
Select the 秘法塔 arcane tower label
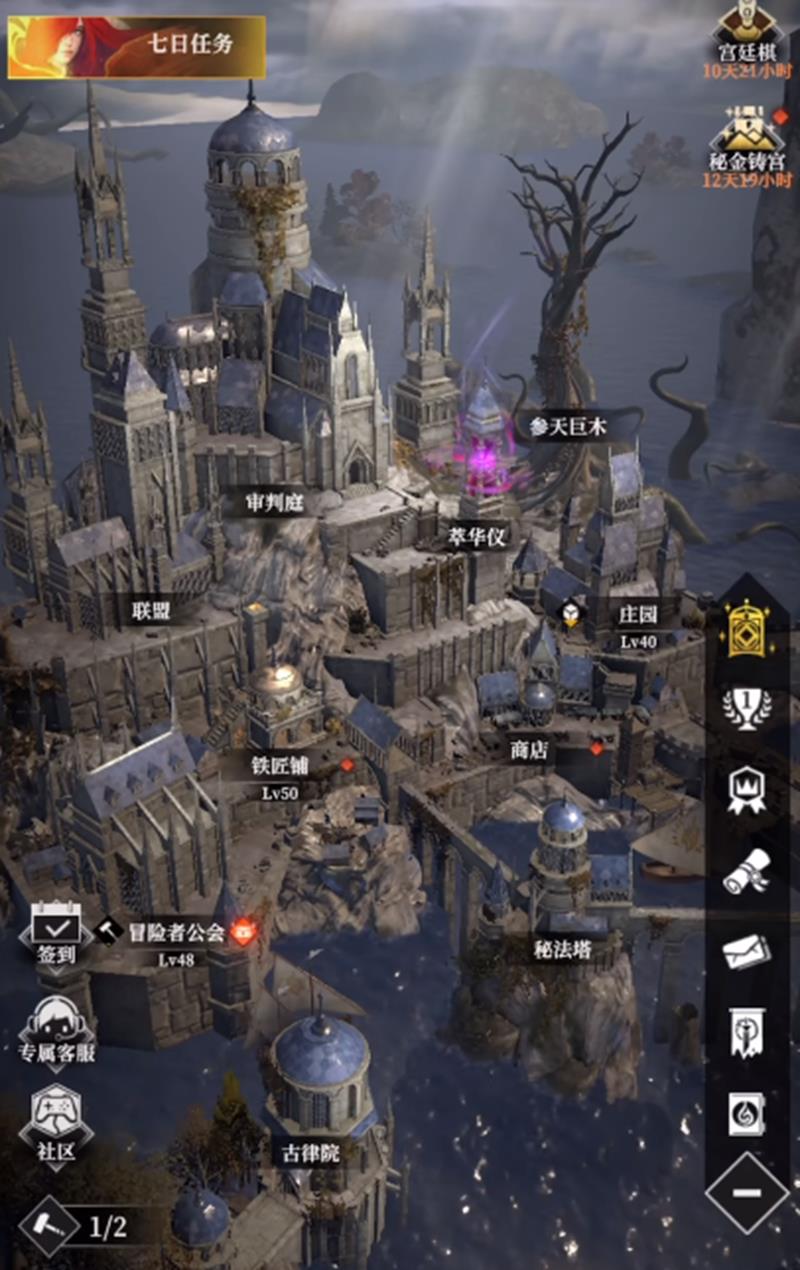(x=562, y=949)
